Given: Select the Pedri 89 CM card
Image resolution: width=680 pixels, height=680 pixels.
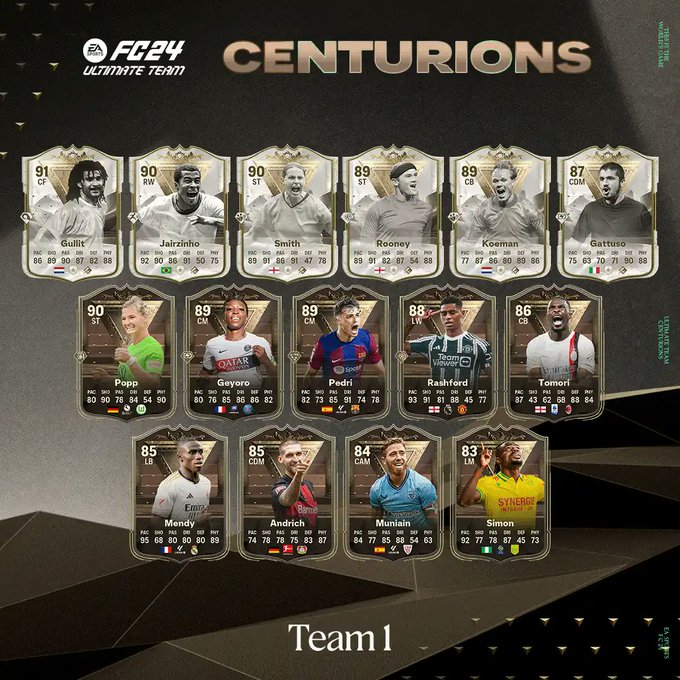Looking at the screenshot, I should pos(340,350).
